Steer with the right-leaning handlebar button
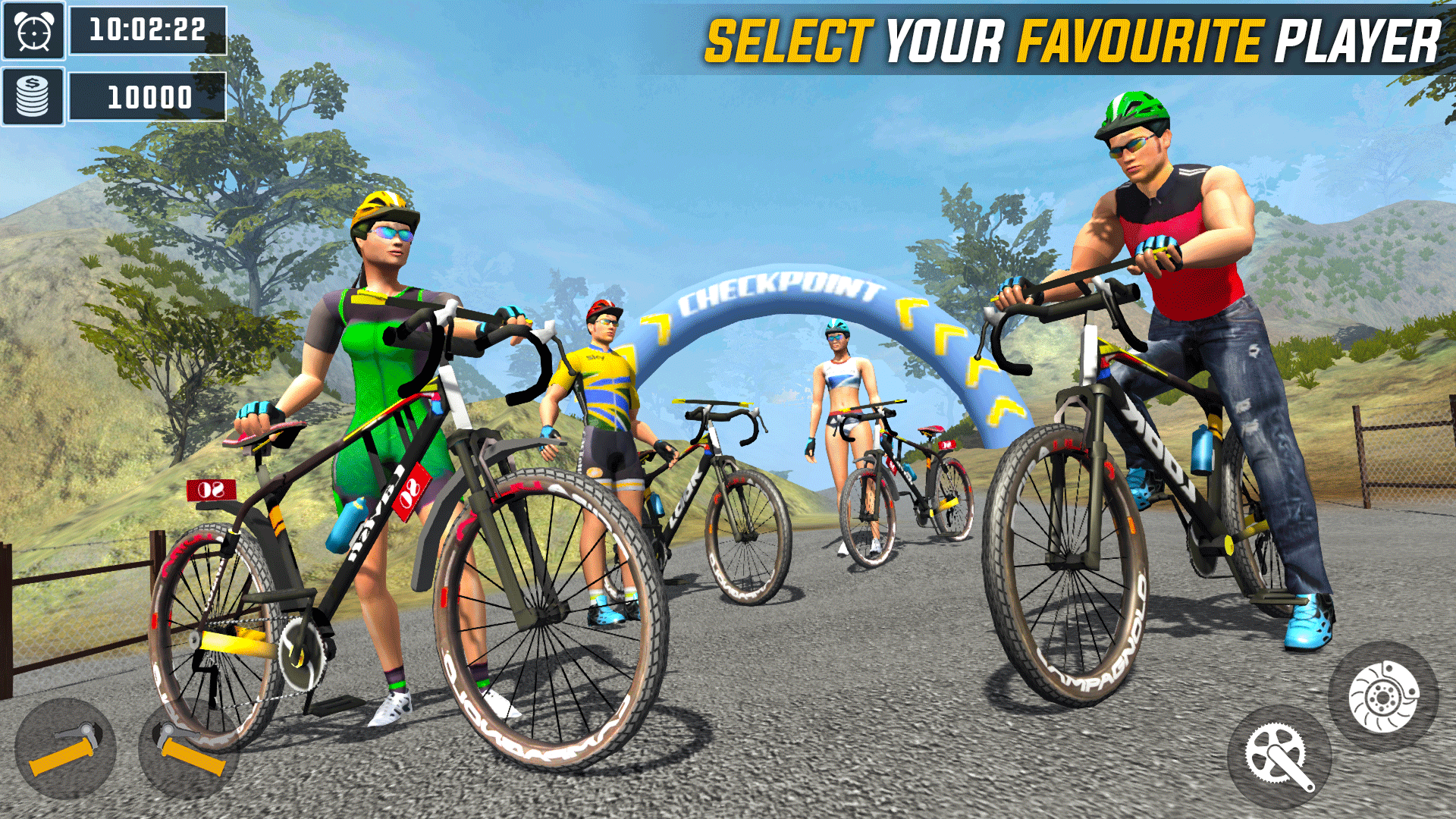Viewport: 1456px width, 819px height. [x=188, y=750]
